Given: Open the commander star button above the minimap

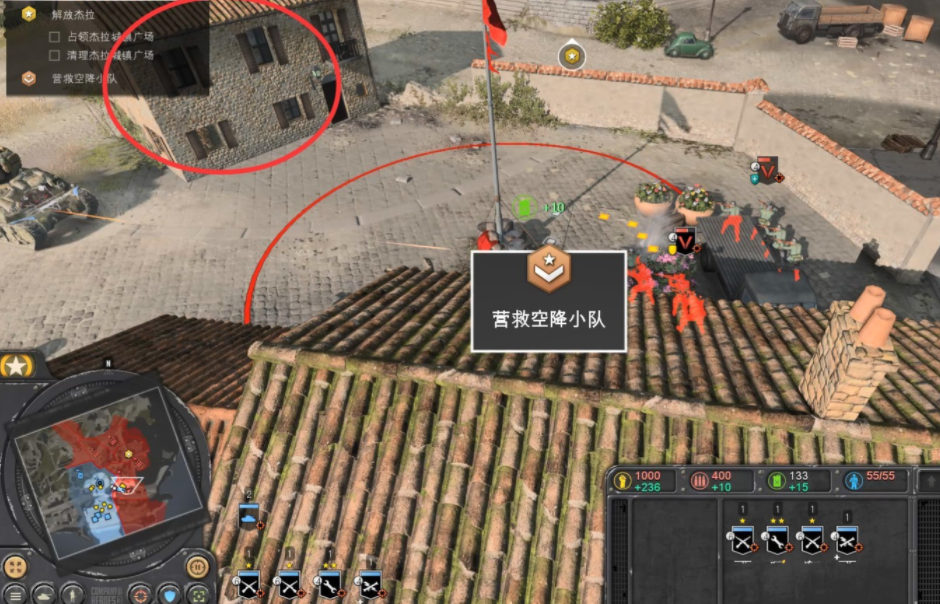Looking at the screenshot, I should point(17,366).
